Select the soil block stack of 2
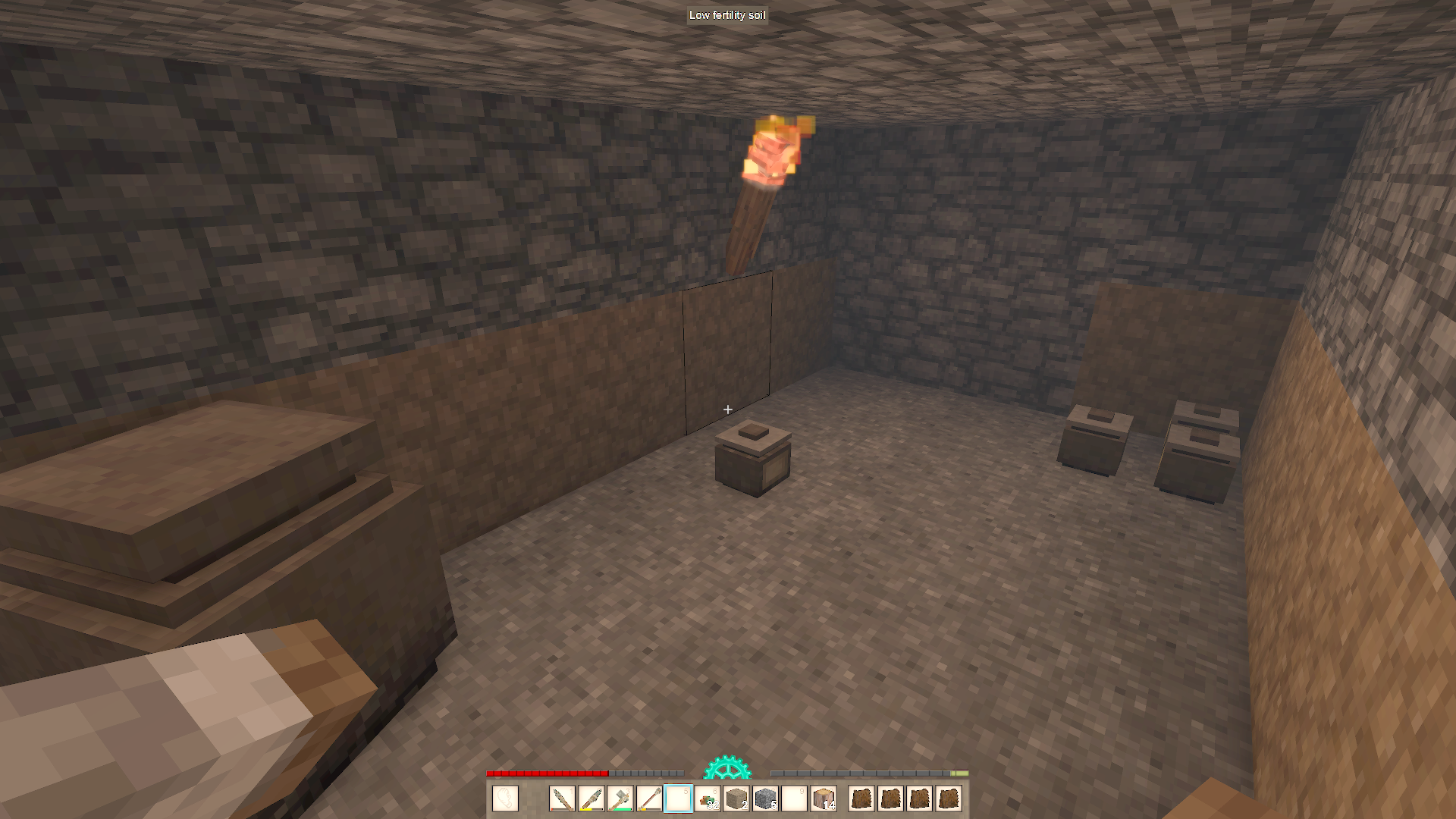Viewport: 1456px width, 819px height. [736, 799]
